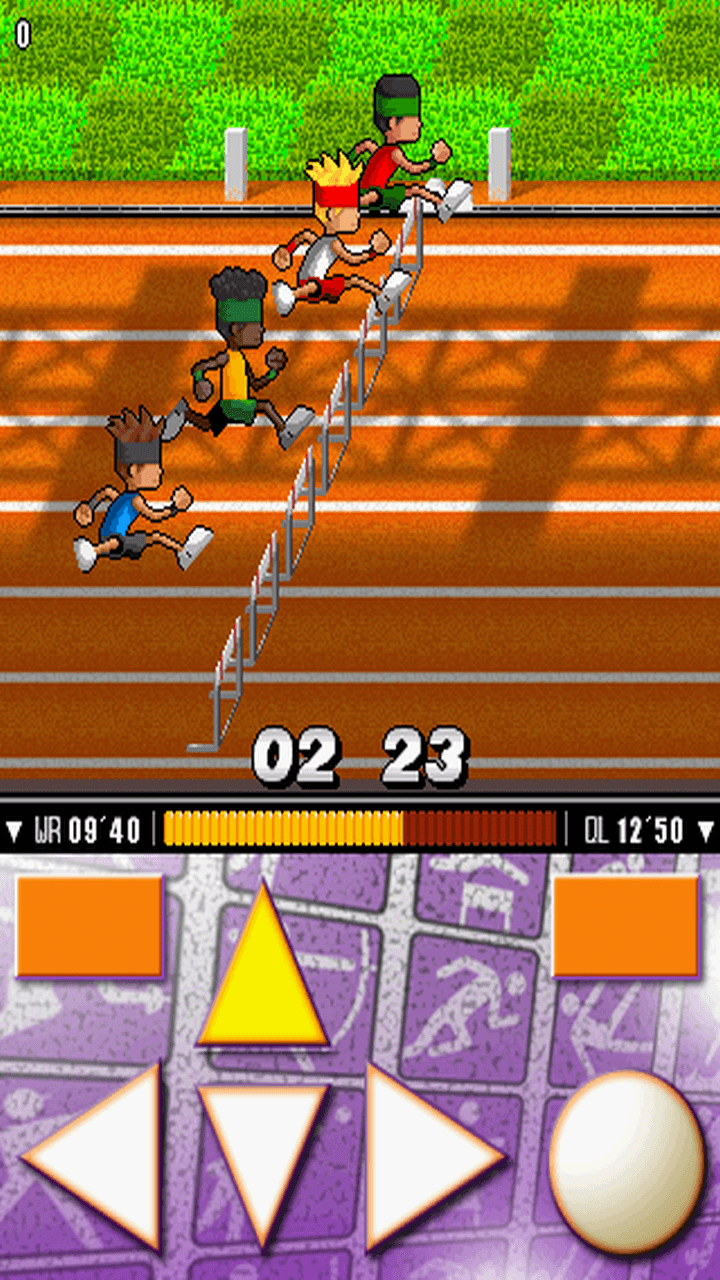
Task: Tap the left orange square button
Action: click(x=89, y=925)
